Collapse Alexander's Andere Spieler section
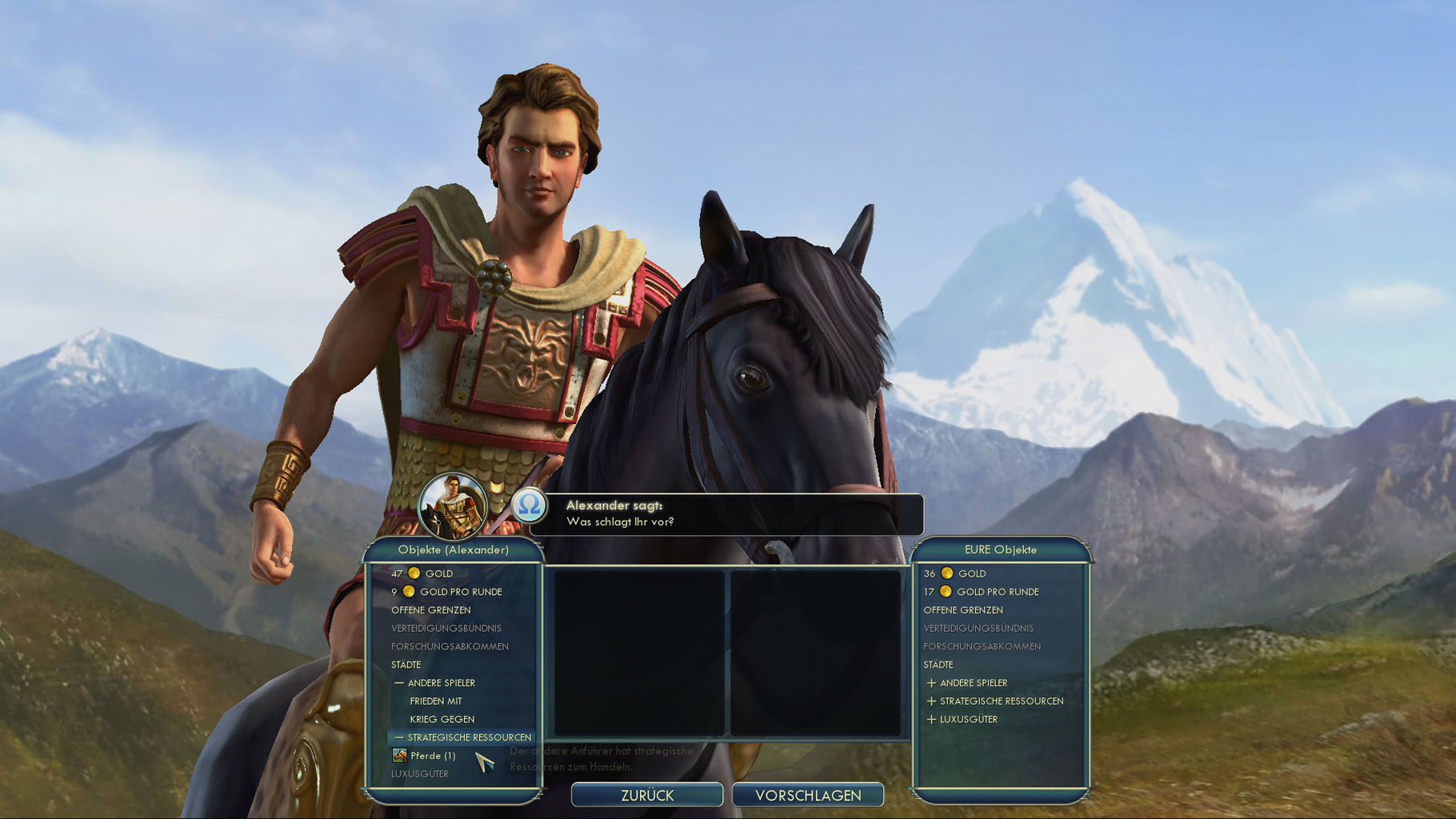 pyautogui.click(x=436, y=683)
